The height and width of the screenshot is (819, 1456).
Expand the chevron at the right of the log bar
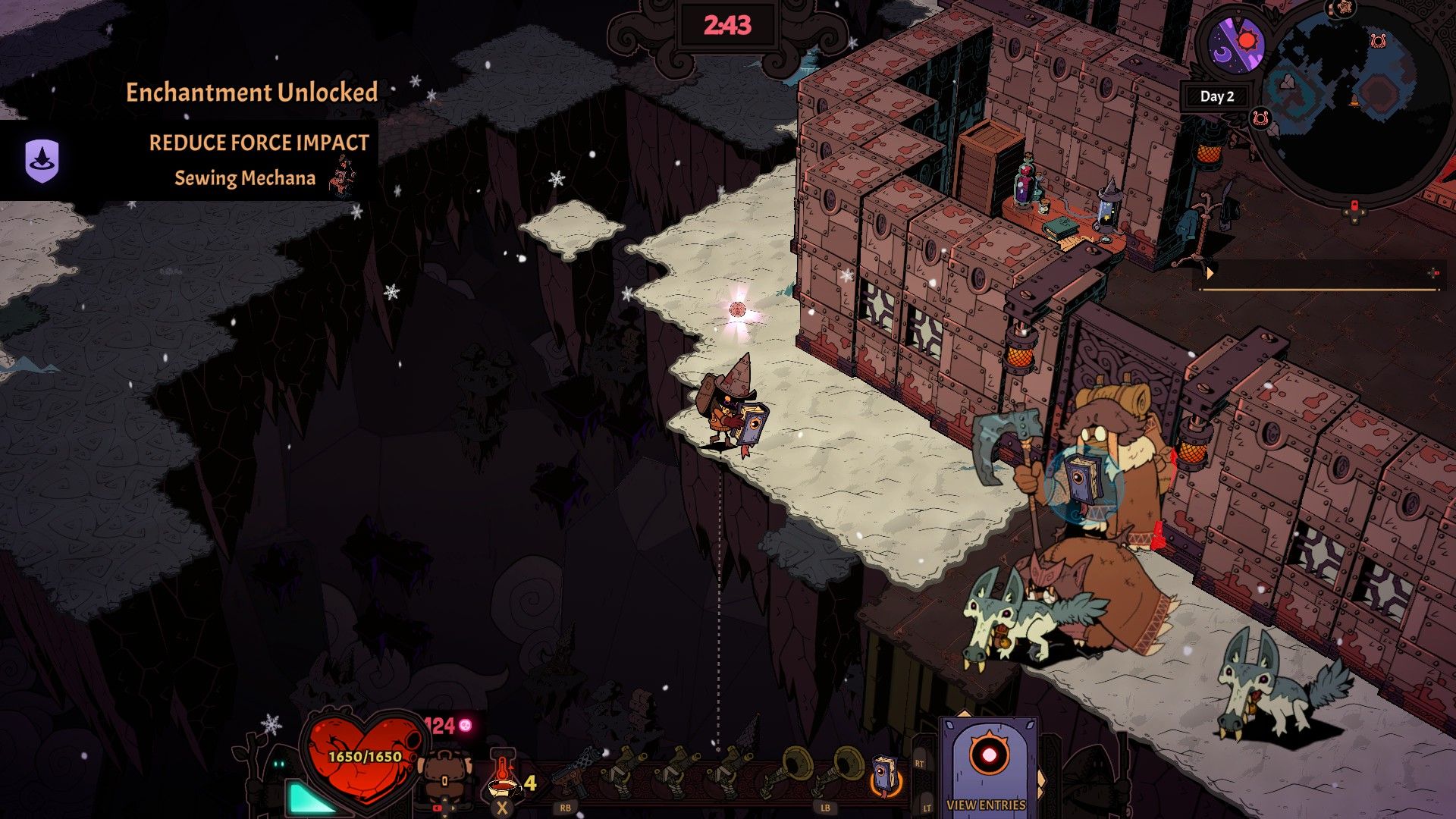1435,274
